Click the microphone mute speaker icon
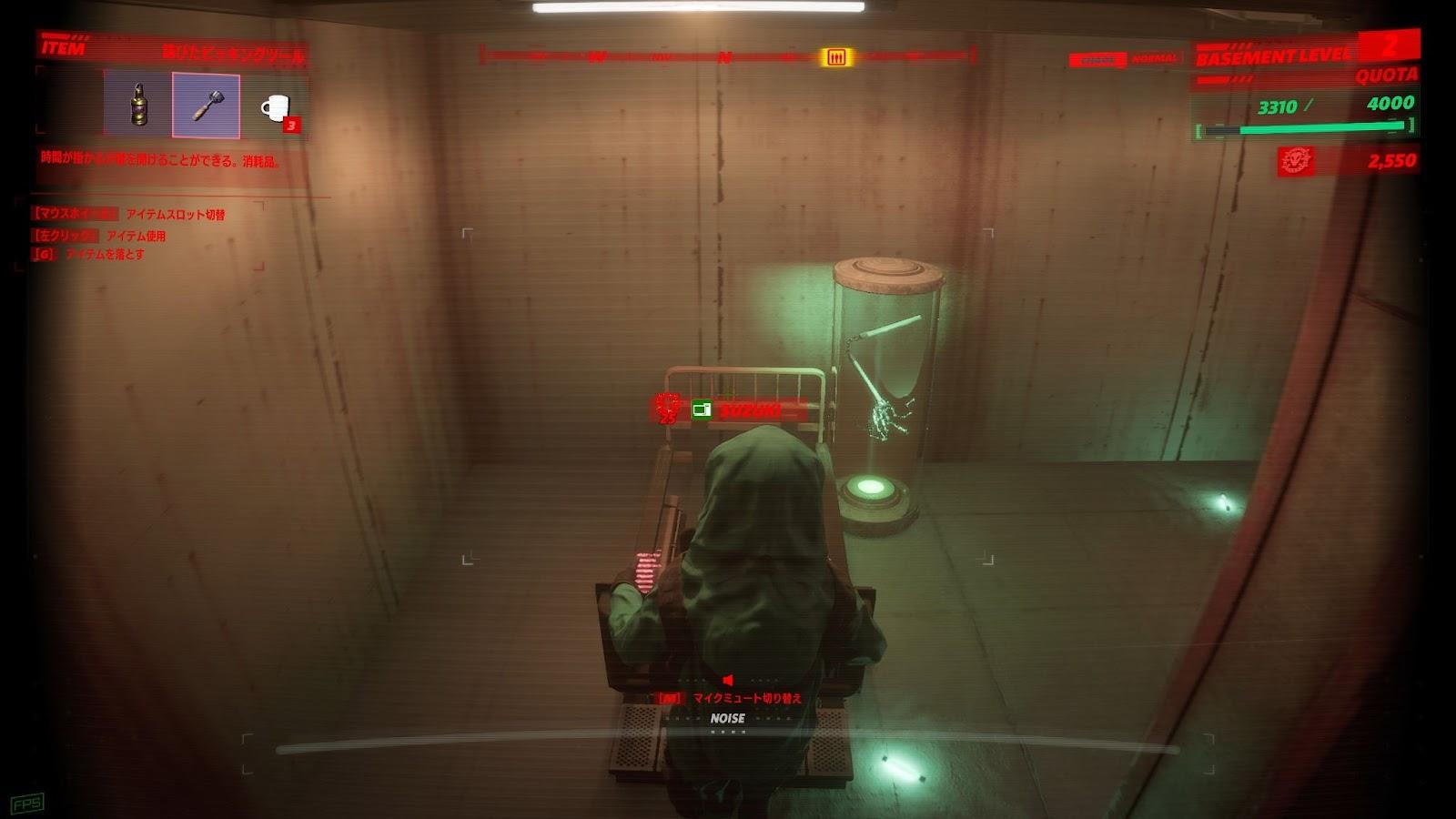The width and height of the screenshot is (1456, 819). [x=727, y=680]
